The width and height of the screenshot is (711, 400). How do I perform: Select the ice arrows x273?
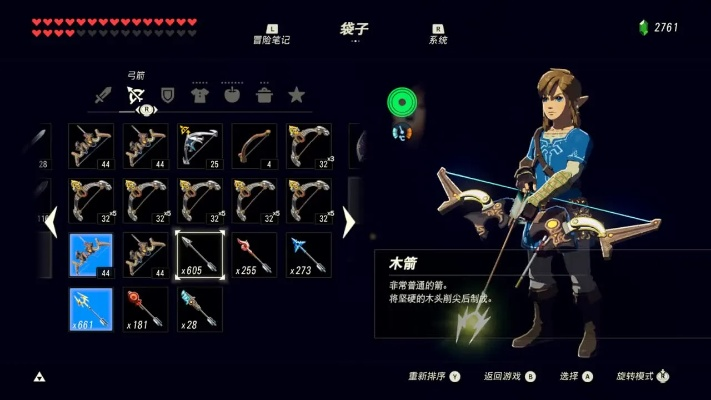point(308,255)
